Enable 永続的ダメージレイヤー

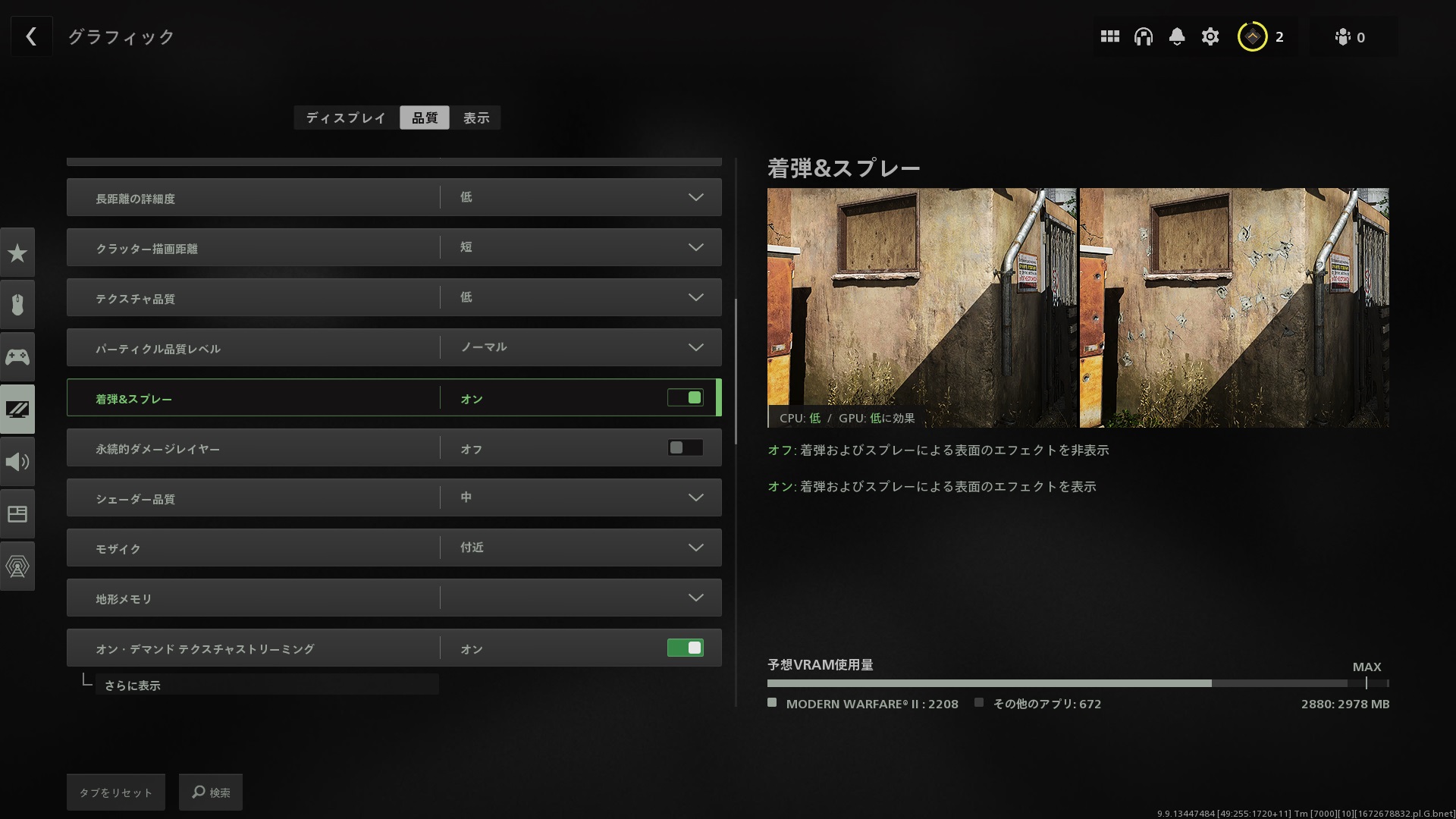[x=685, y=447]
